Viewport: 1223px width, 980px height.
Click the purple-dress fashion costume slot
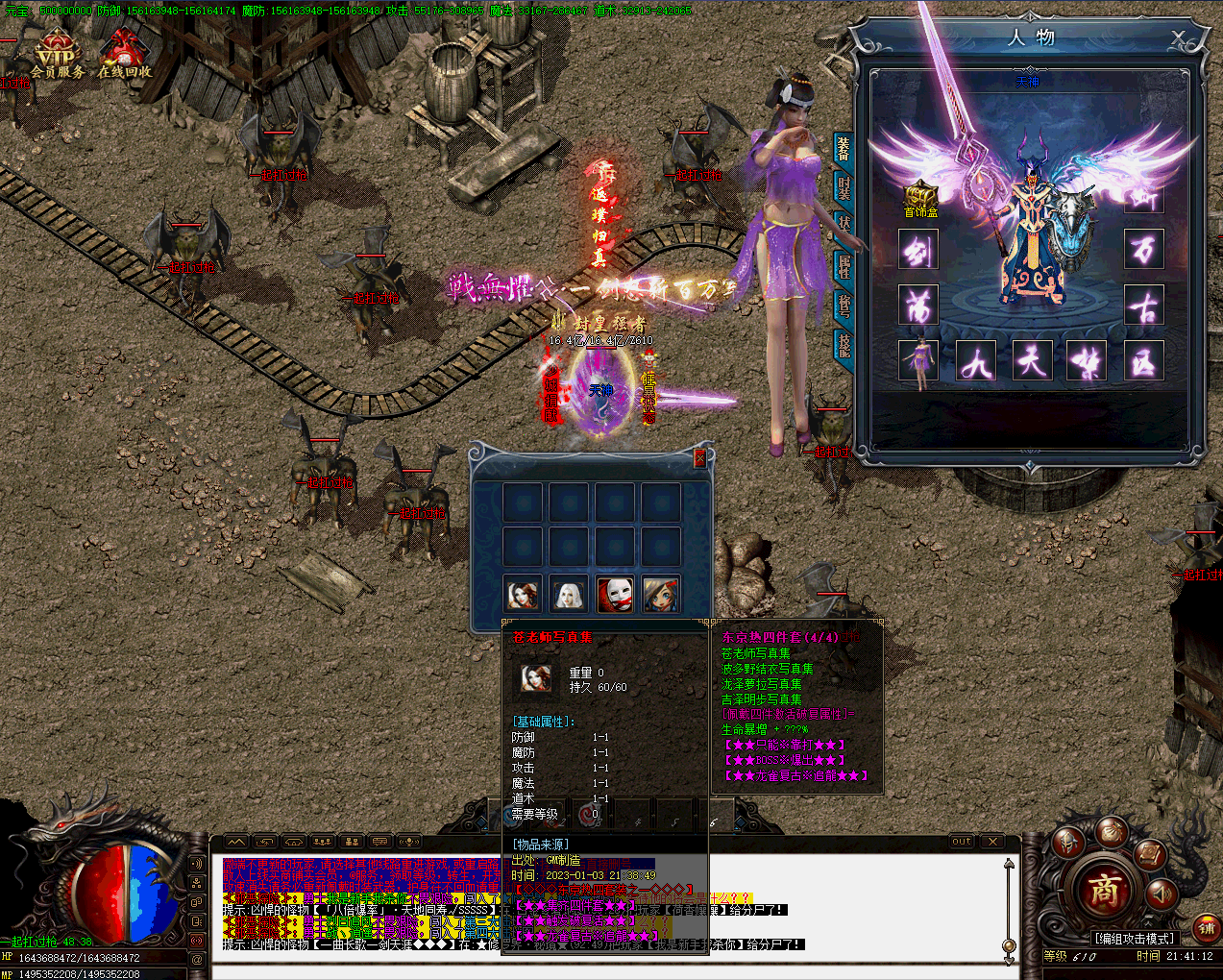click(x=919, y=361)
